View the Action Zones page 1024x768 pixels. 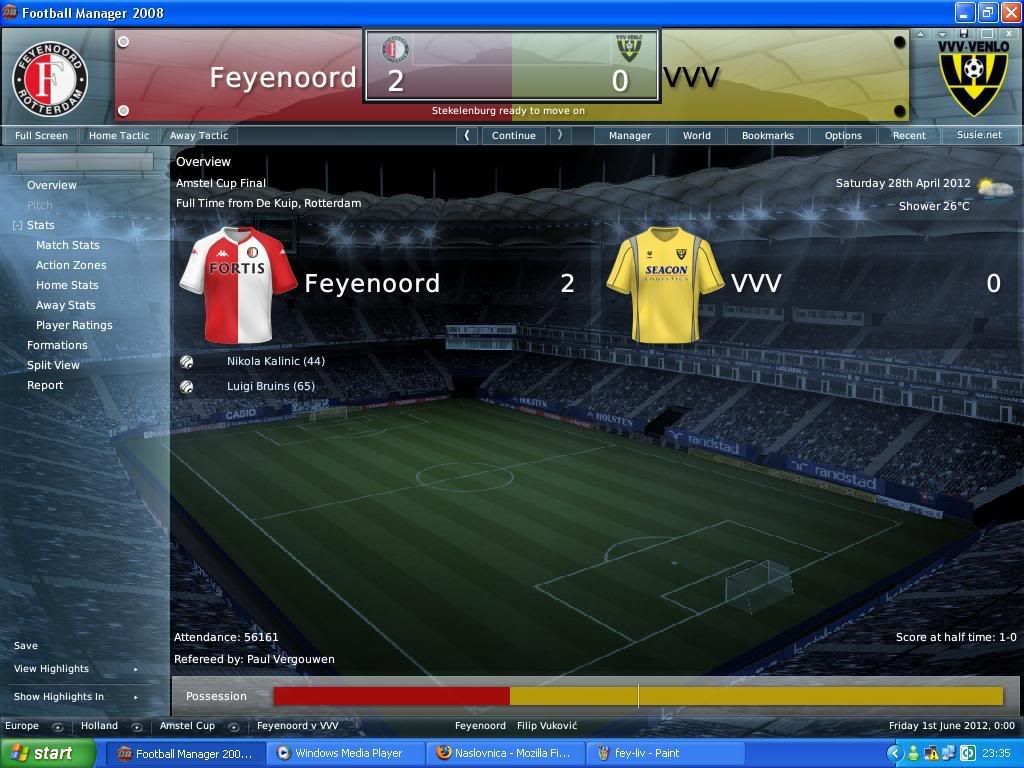pos(71,265)
